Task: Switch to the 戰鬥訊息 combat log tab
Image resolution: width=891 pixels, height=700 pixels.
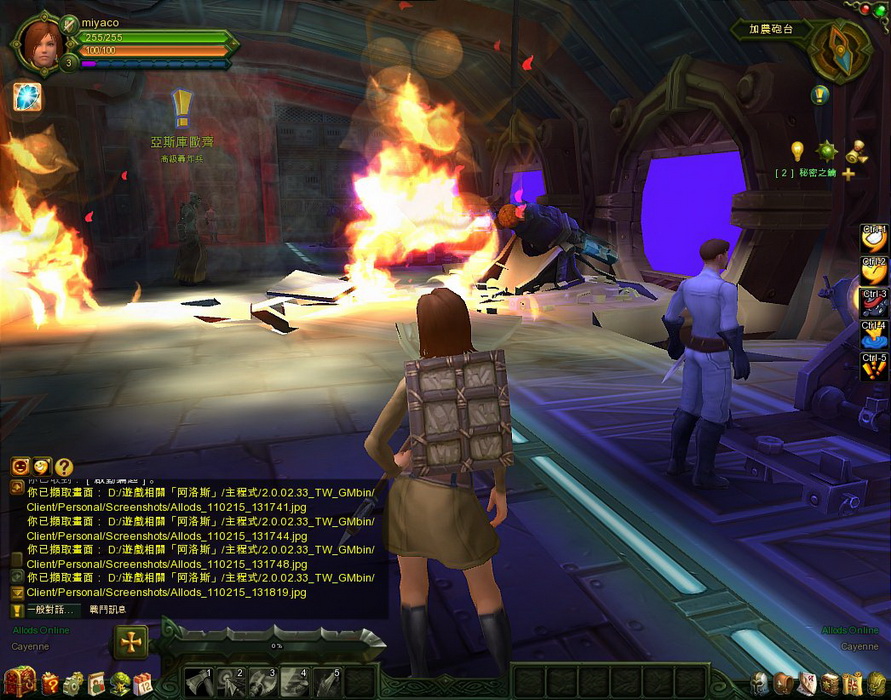Action: coord(108,609)
